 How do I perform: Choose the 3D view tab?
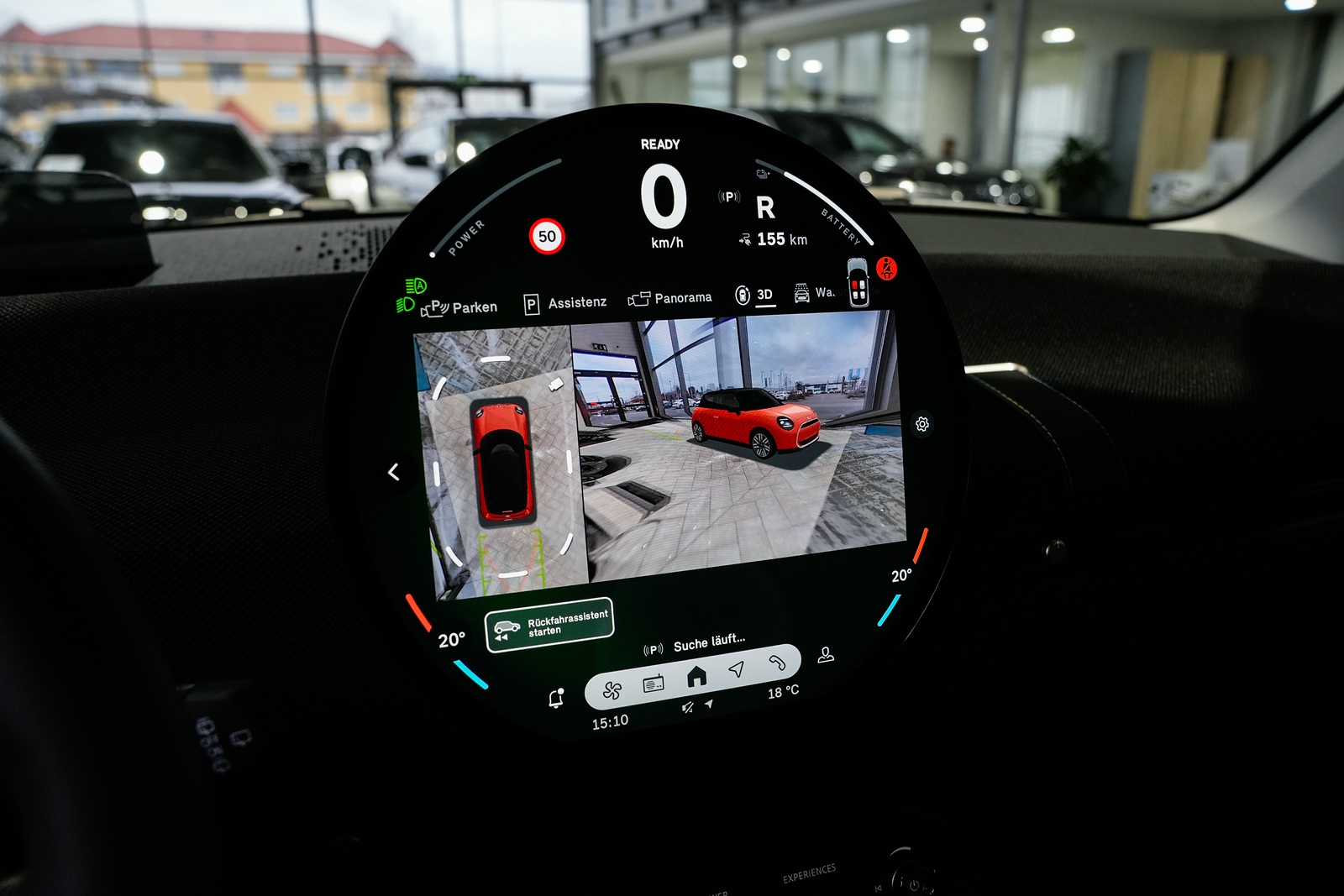pyautogui.click(x=755, y=295)
